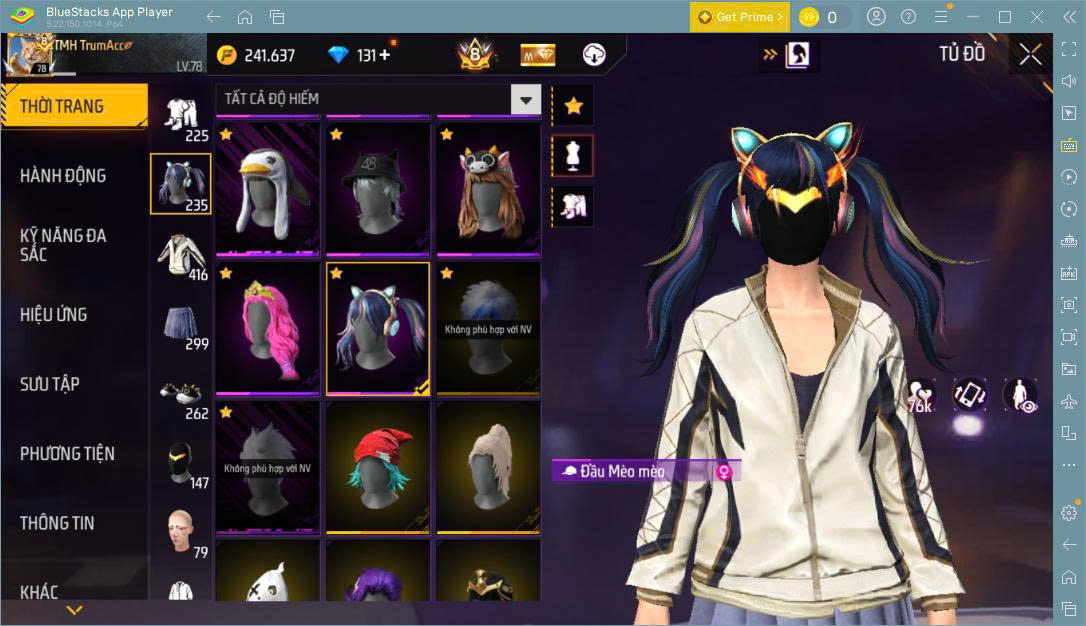The height and width of the screenshot is (626, 1086).
Task: Open the Tất Cả Độ Hiếm rarity dropdown
Action: coord(525,99)
